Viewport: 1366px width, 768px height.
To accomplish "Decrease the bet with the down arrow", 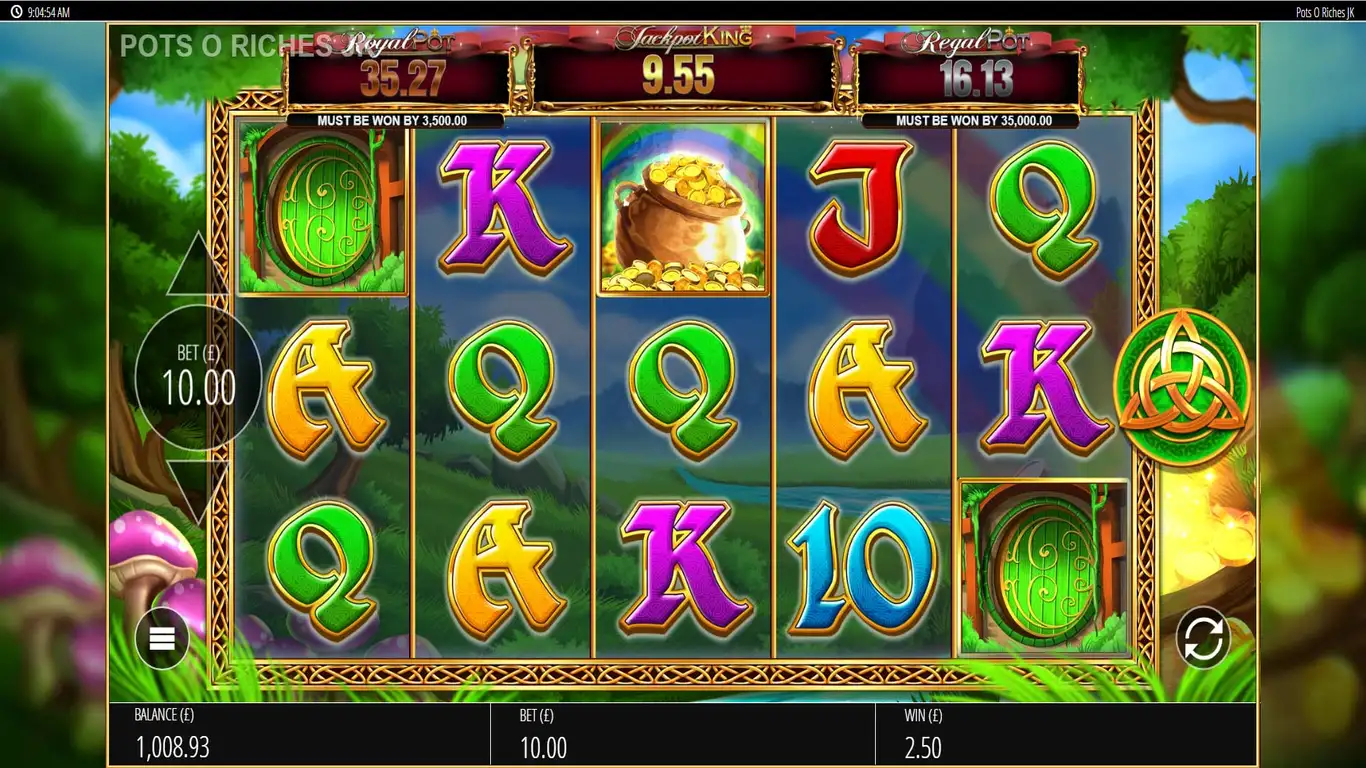I will click(197, 492).
